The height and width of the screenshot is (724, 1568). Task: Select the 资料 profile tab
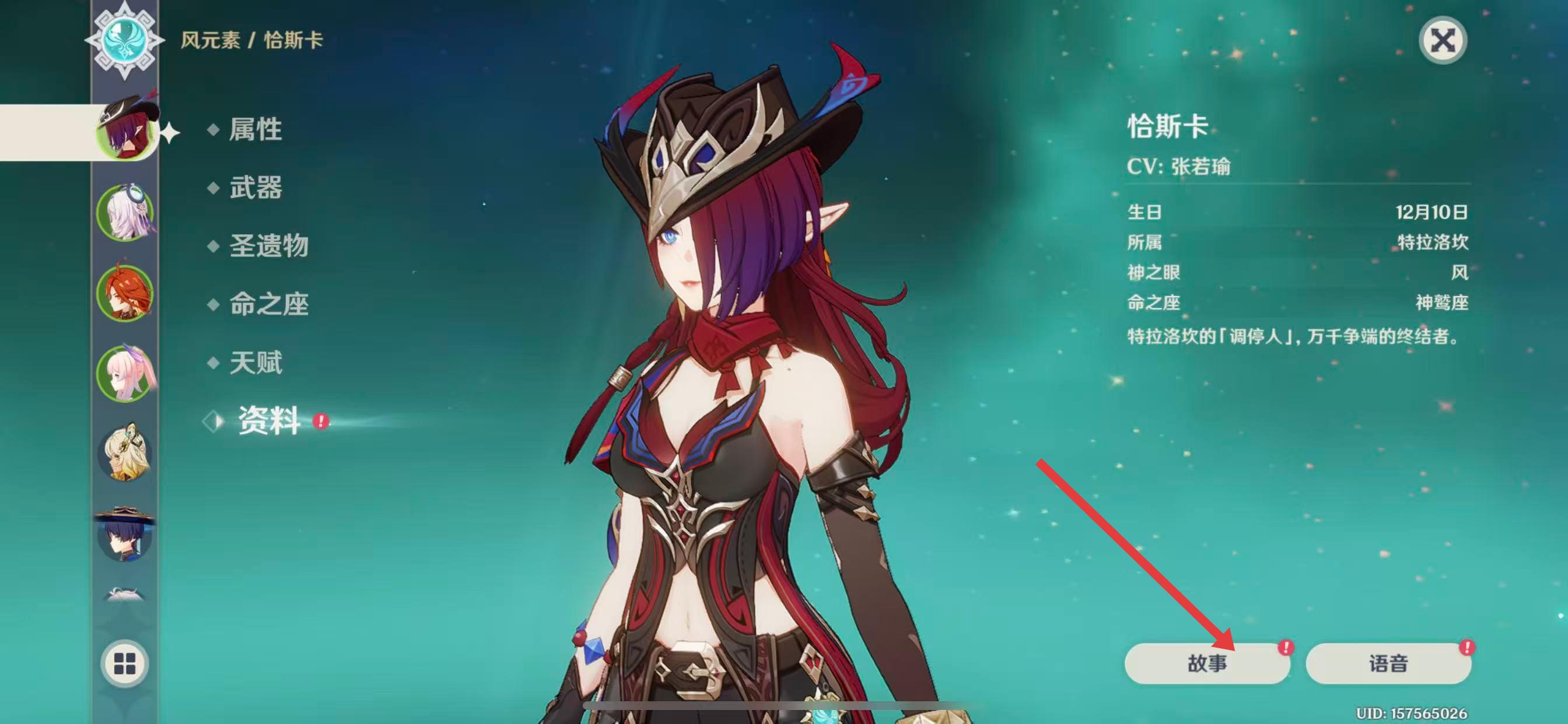[x=268, y=421]
